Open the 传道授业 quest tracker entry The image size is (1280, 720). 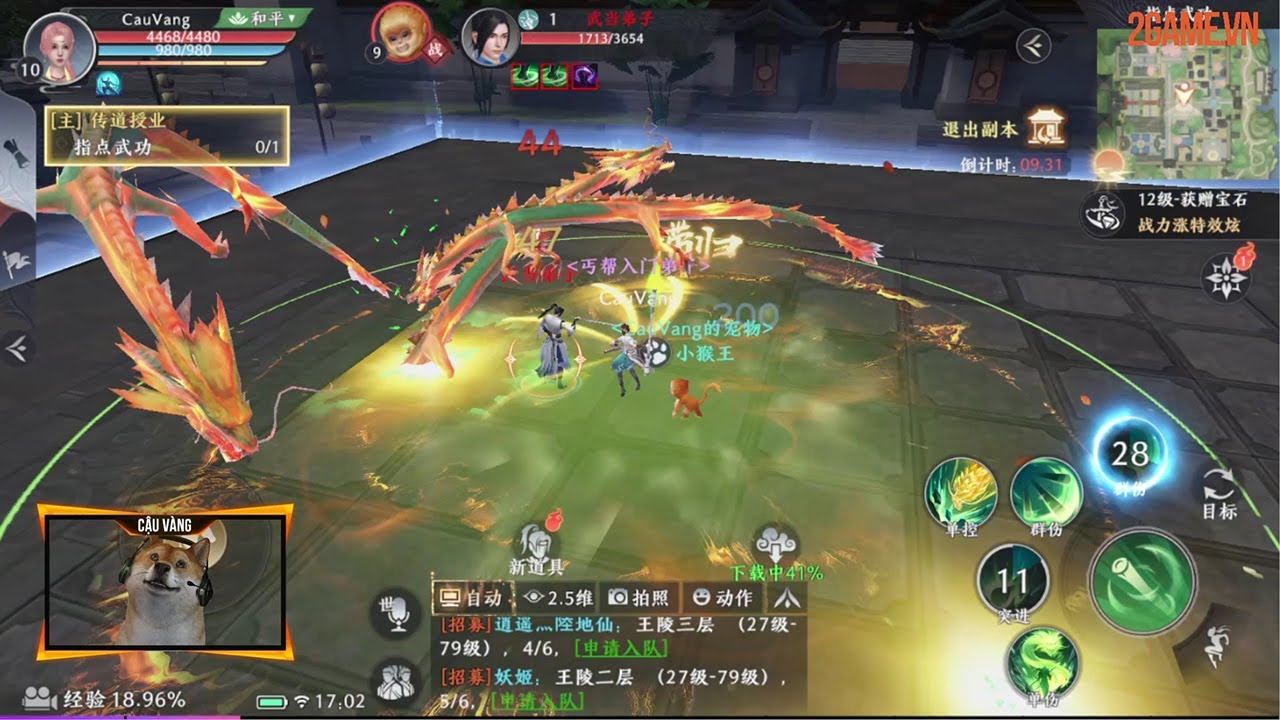[166, 136]
